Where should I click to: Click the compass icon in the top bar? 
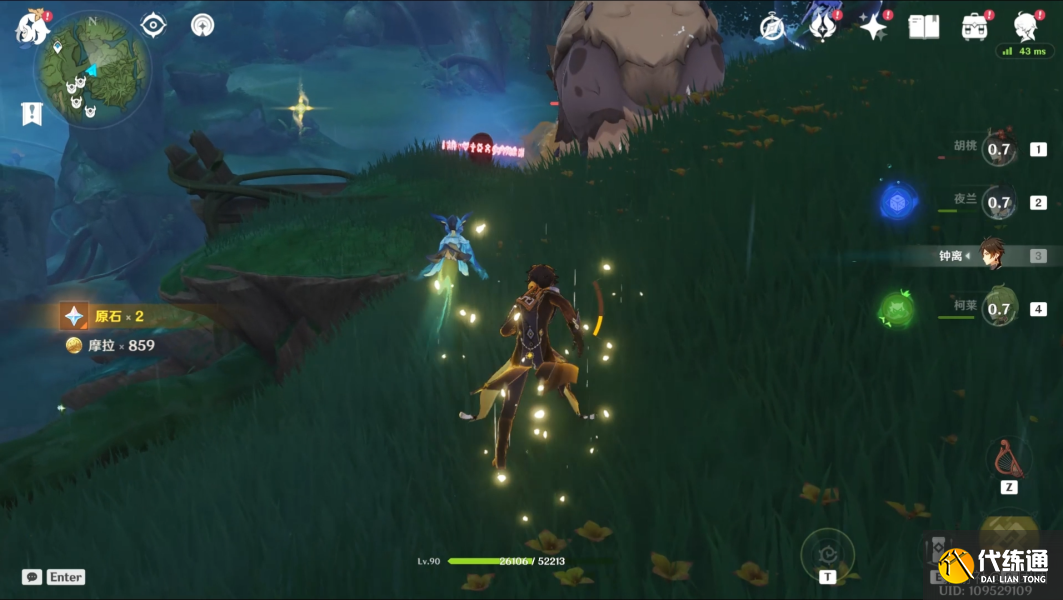772,27
